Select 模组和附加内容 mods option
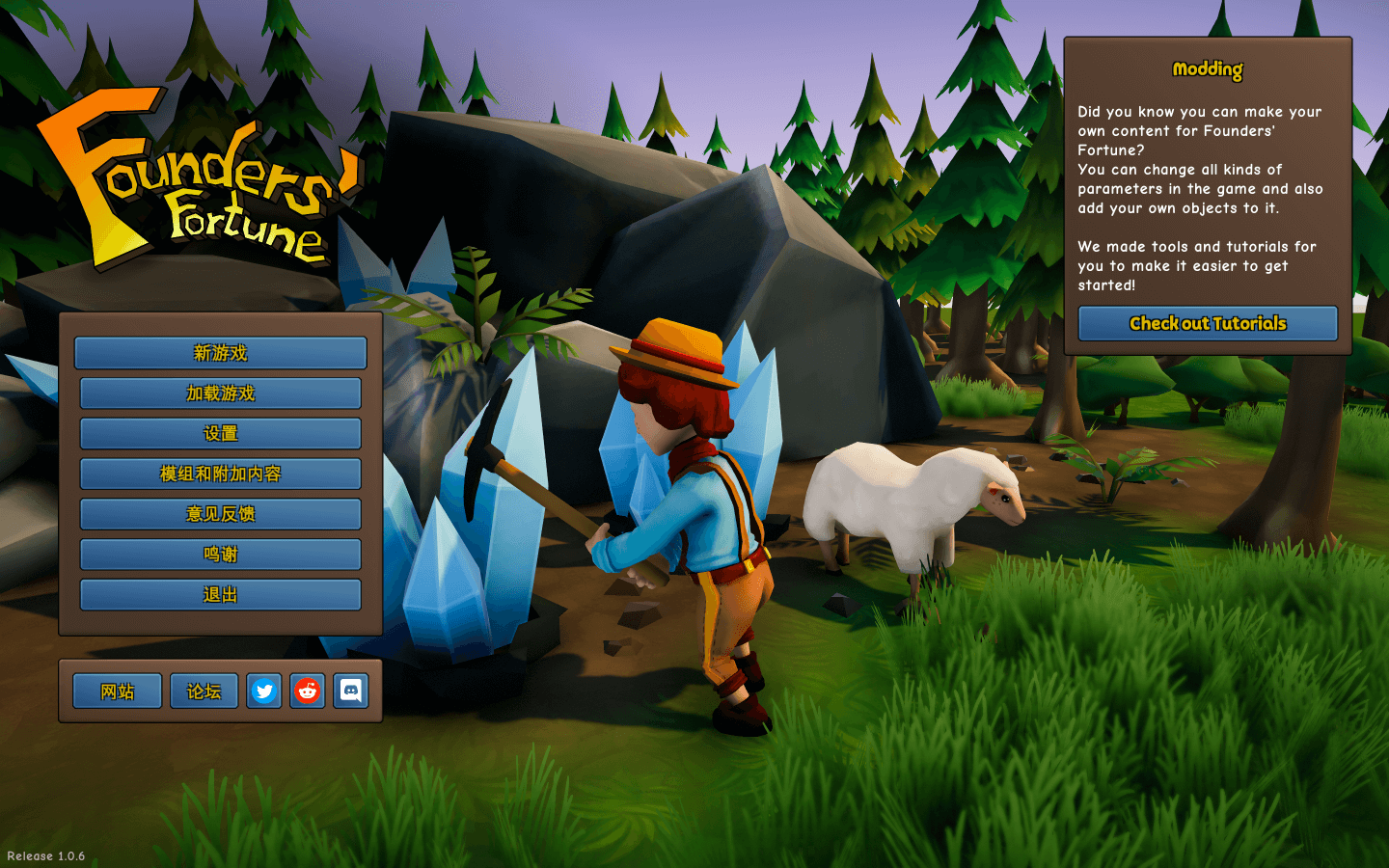Screen dimensions: 1389x868 (x=220, y=474)
